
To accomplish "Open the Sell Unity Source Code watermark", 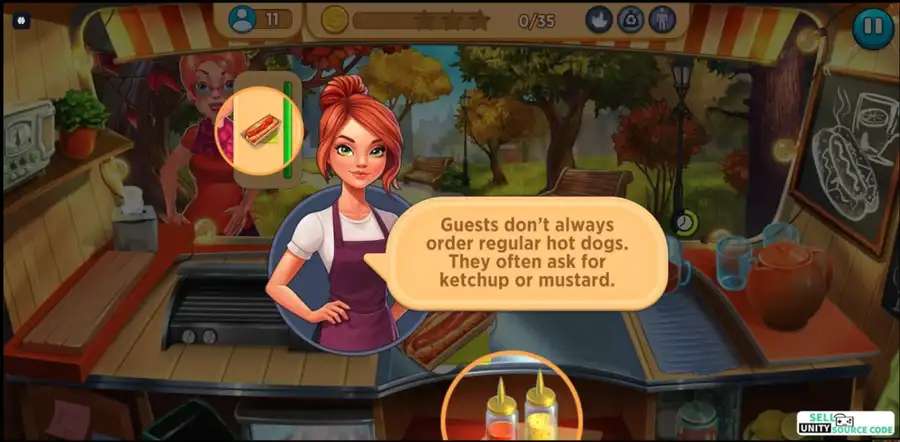I will tap(844, 422).
